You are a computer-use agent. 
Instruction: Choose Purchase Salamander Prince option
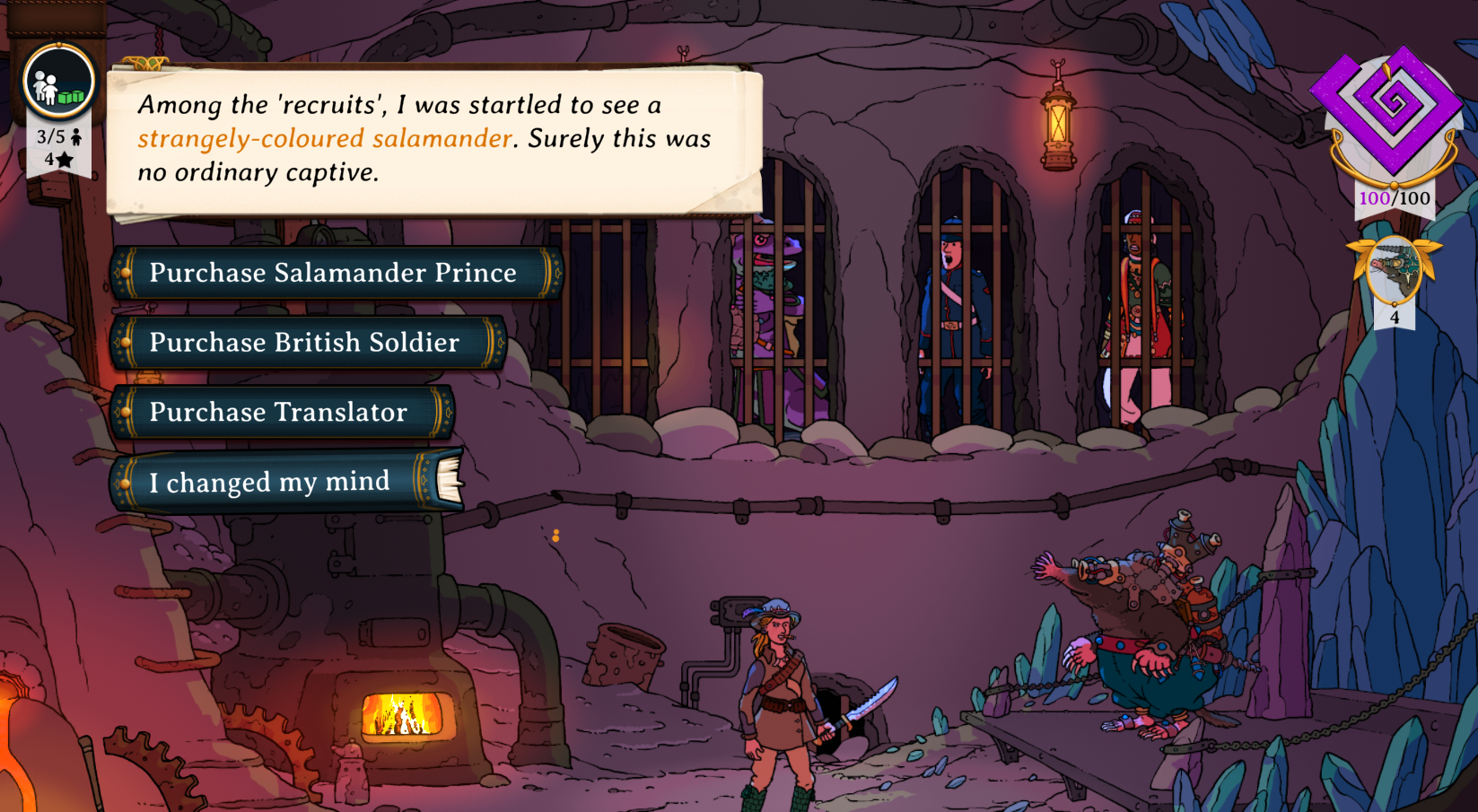tap(333, 273)
